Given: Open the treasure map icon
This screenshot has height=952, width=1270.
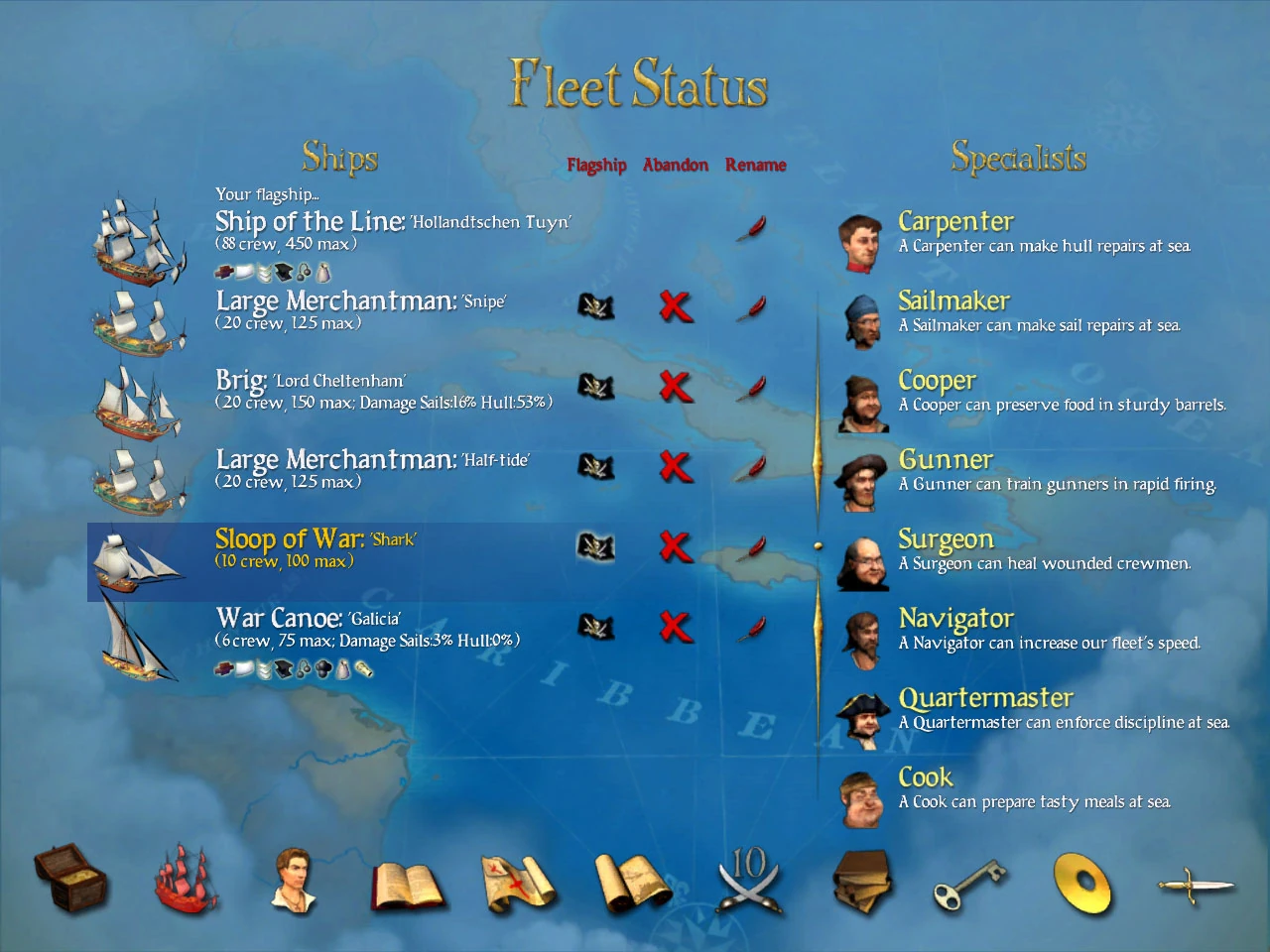Looking at the screenshot, I should 518,882.
